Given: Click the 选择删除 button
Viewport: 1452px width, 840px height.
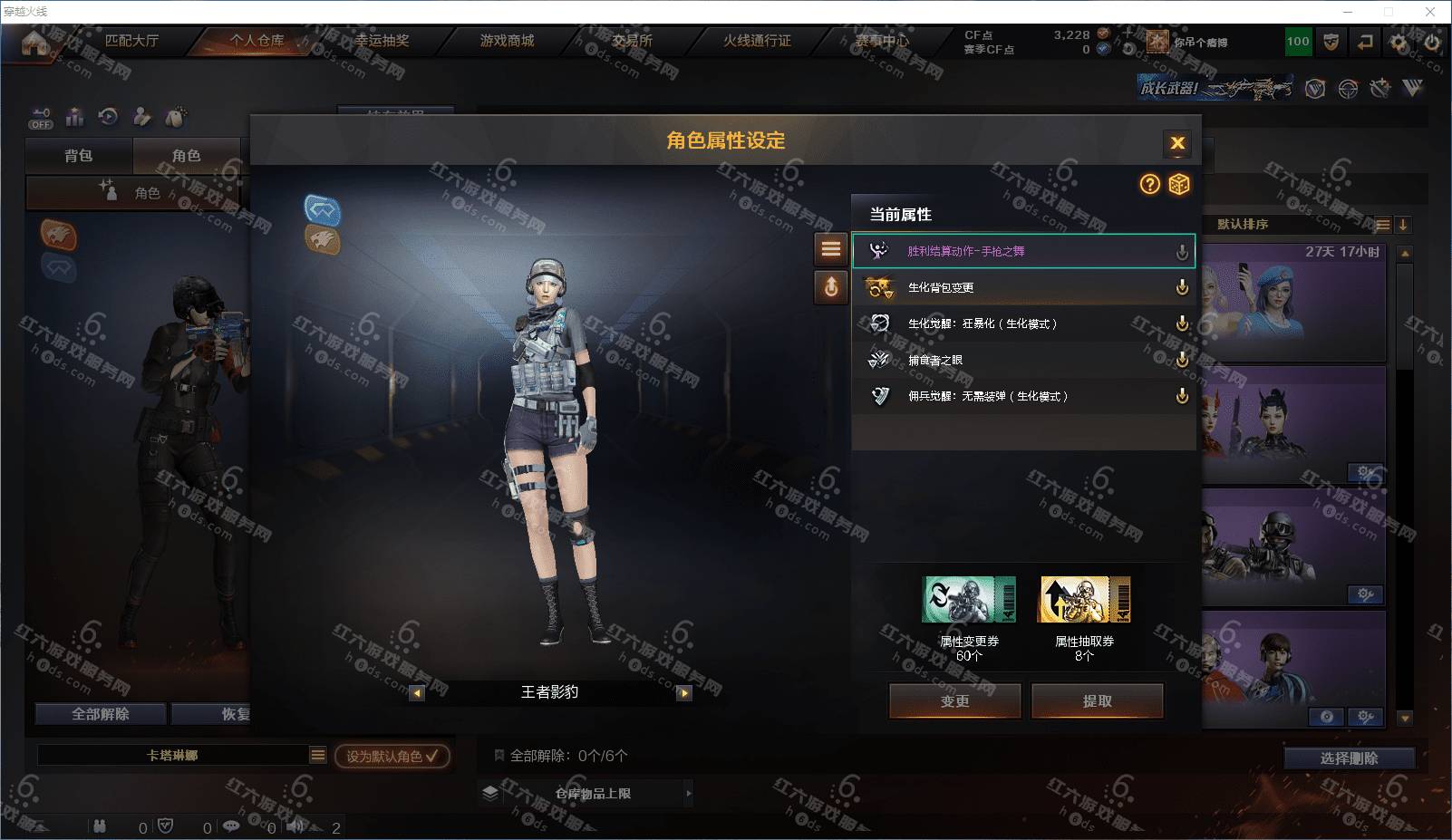Looking at the screenshot, I should (x=1349, y=758).
